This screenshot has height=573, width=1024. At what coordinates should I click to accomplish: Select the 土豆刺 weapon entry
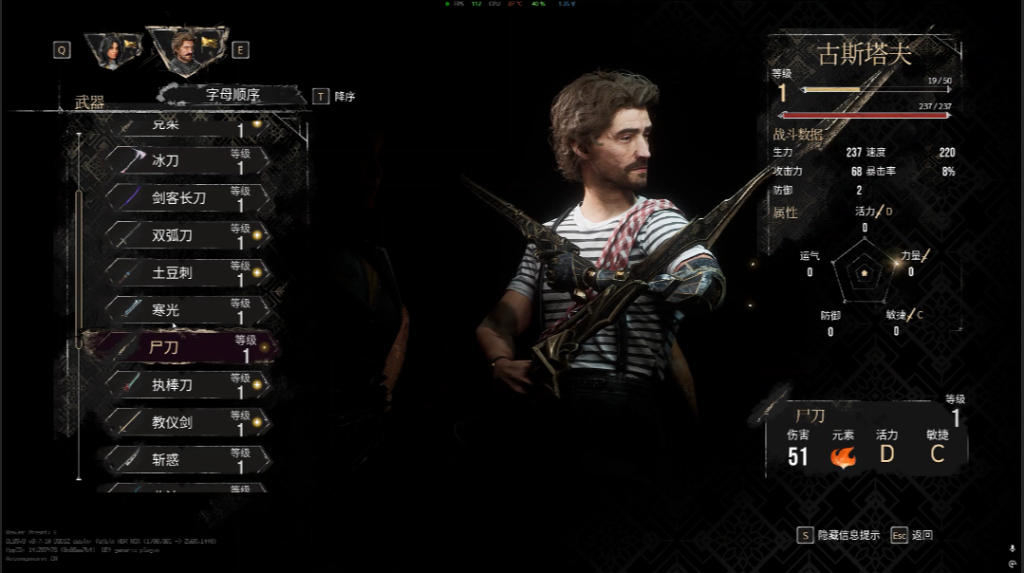[x=187, y=273]
